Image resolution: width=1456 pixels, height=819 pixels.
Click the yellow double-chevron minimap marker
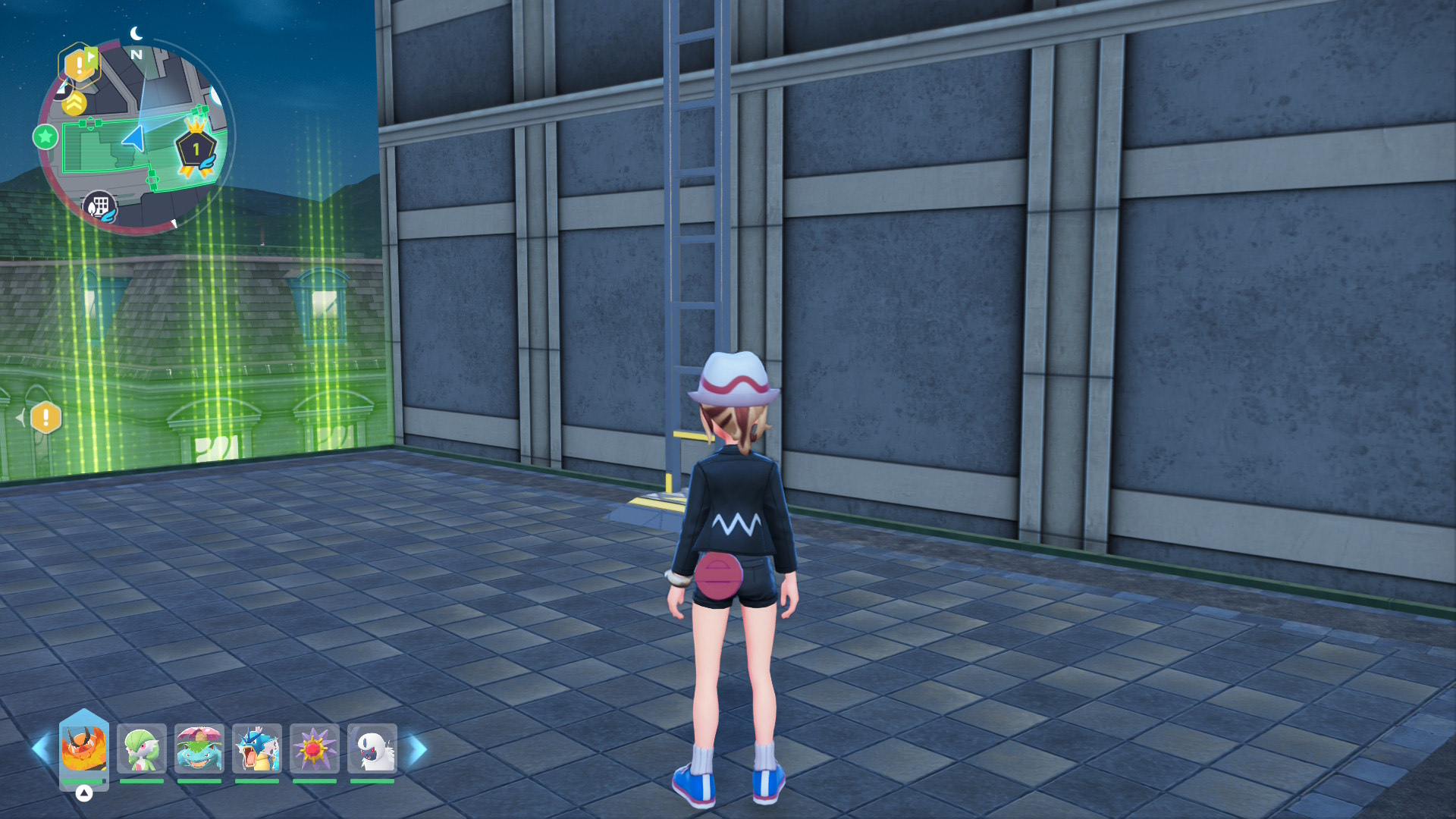(x=74, y=103)
